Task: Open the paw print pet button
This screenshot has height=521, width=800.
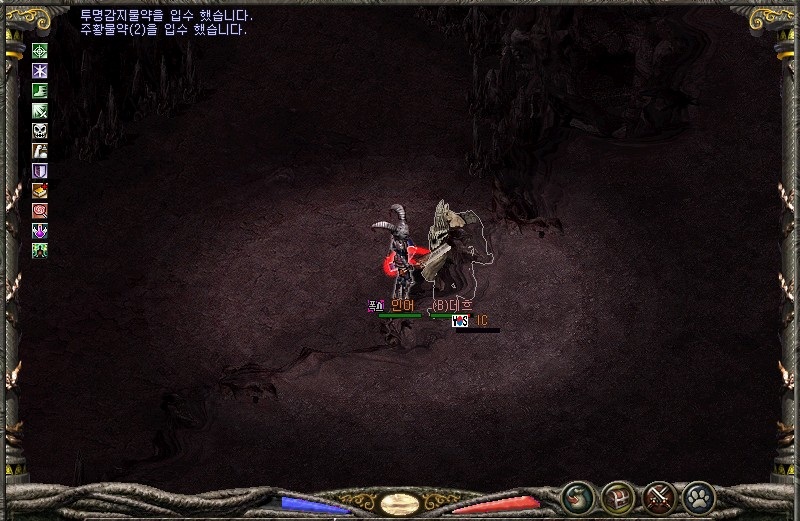Action: (698, 497)
